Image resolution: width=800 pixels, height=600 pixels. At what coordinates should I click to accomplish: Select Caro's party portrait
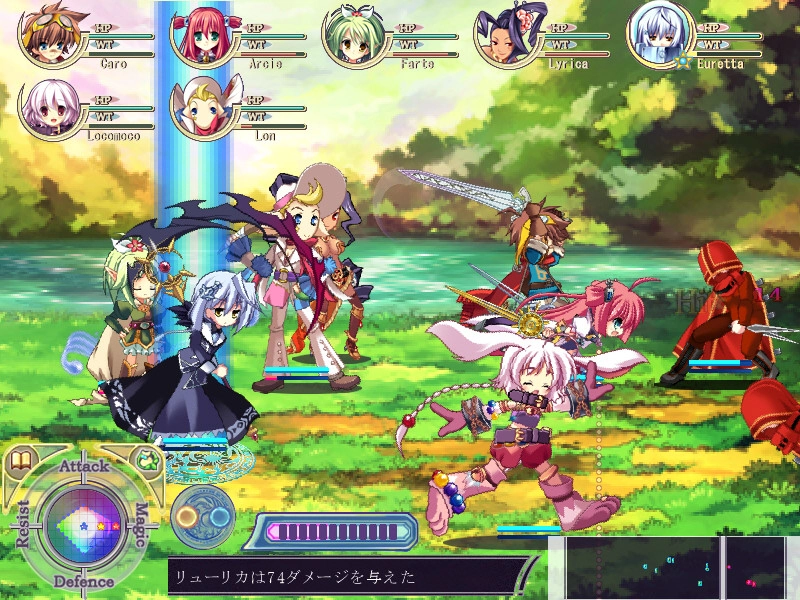(x=47, y=37)
